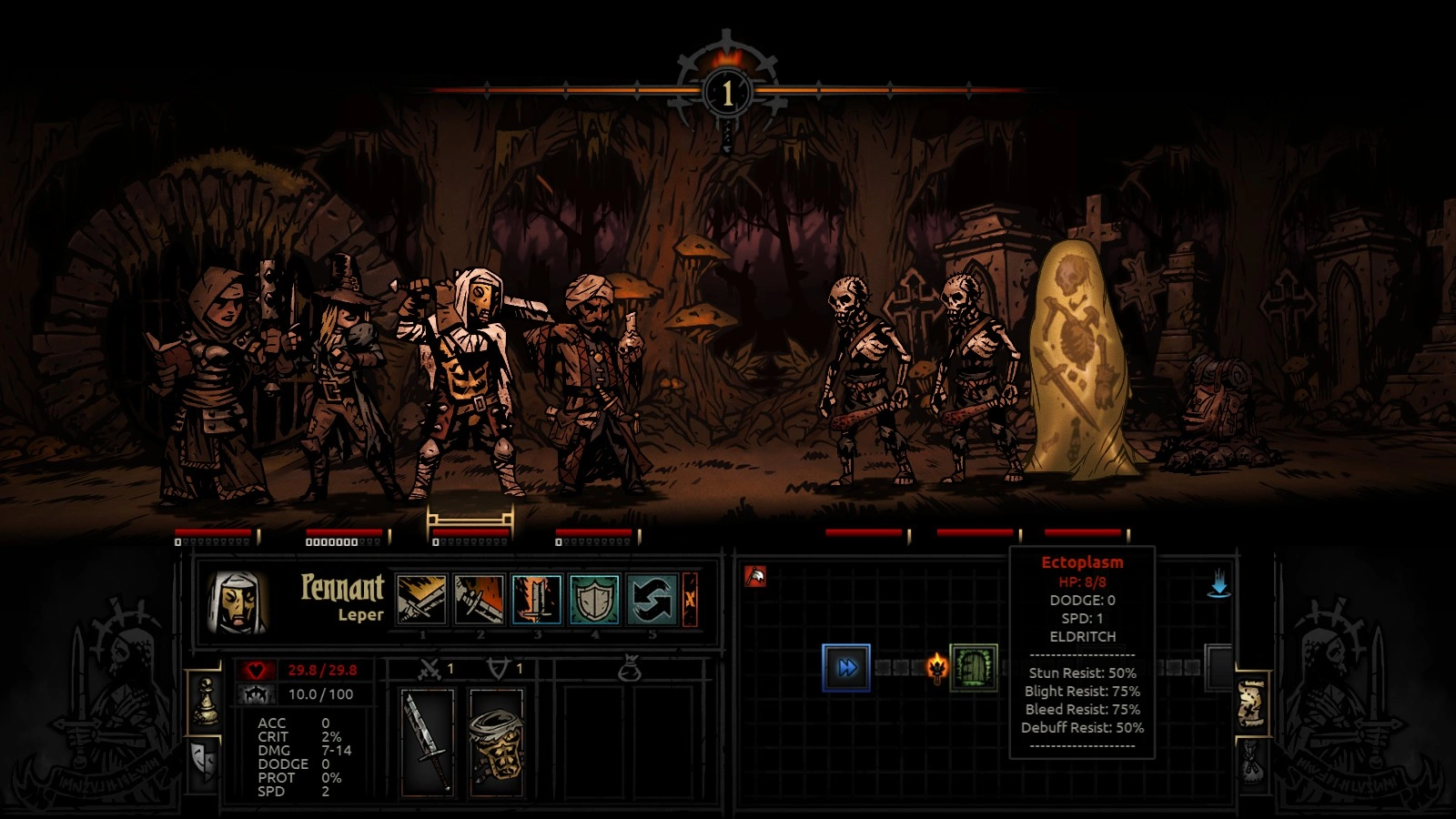Select the first Leper attack skill
The image size is (1456, 819).
(x=422, y=600)
